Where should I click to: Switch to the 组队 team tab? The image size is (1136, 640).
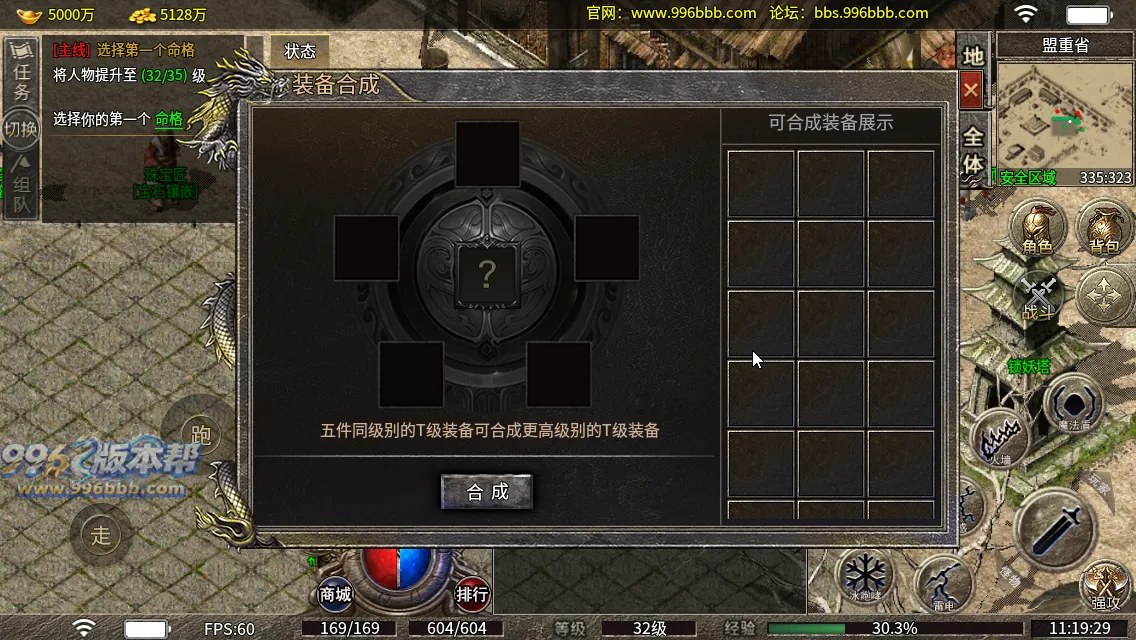tap(21, 187)
